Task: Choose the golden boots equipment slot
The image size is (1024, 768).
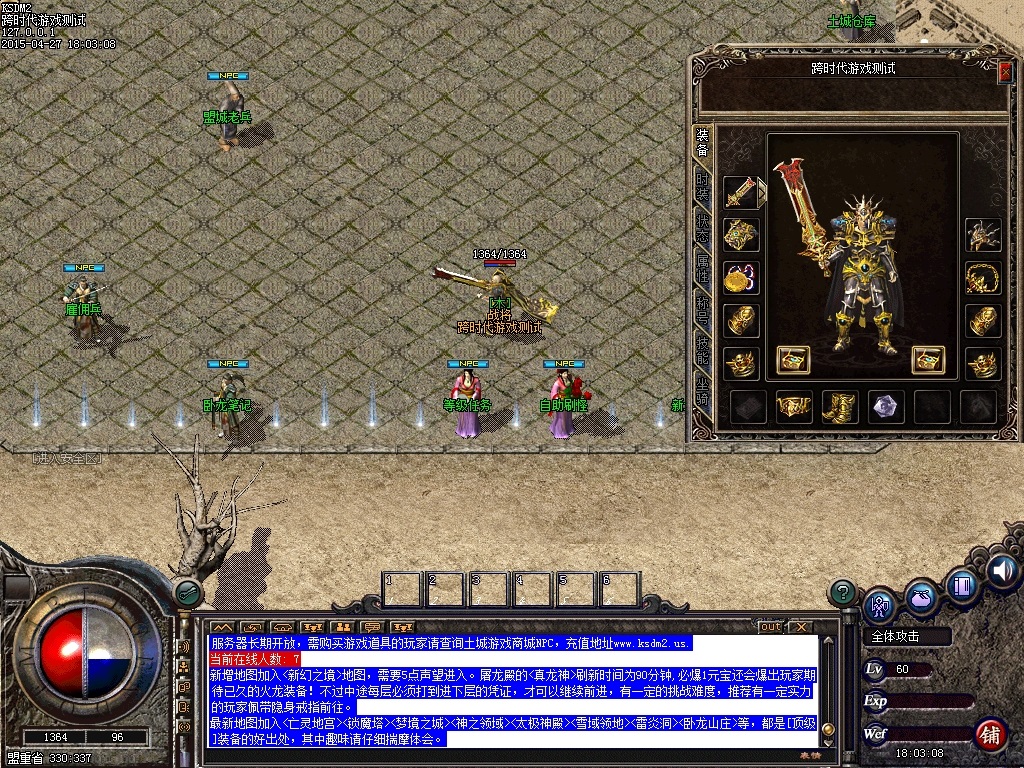Action: 840,406
